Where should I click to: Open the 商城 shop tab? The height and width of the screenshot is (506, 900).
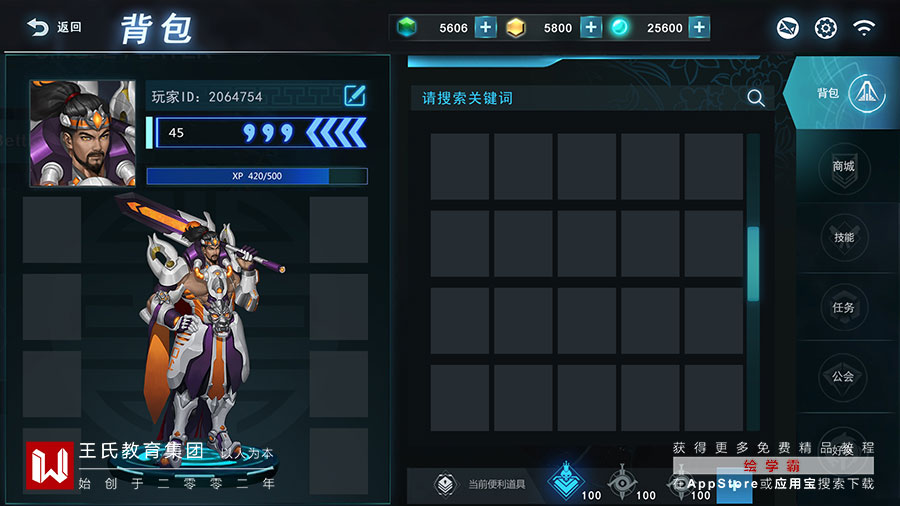(843, 166)
